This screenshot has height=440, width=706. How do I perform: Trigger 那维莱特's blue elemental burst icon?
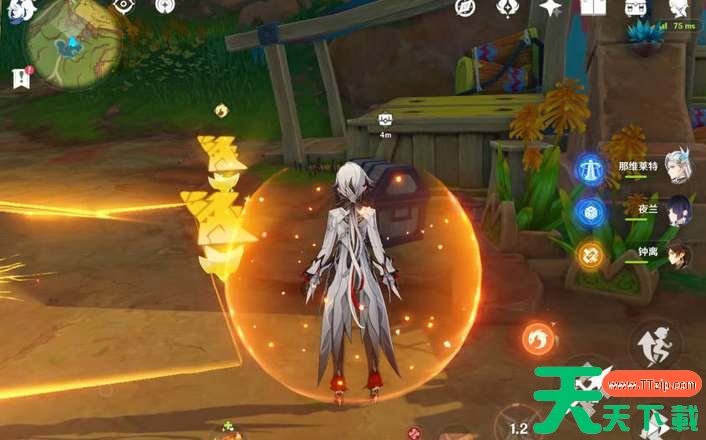tap(591, 169)
